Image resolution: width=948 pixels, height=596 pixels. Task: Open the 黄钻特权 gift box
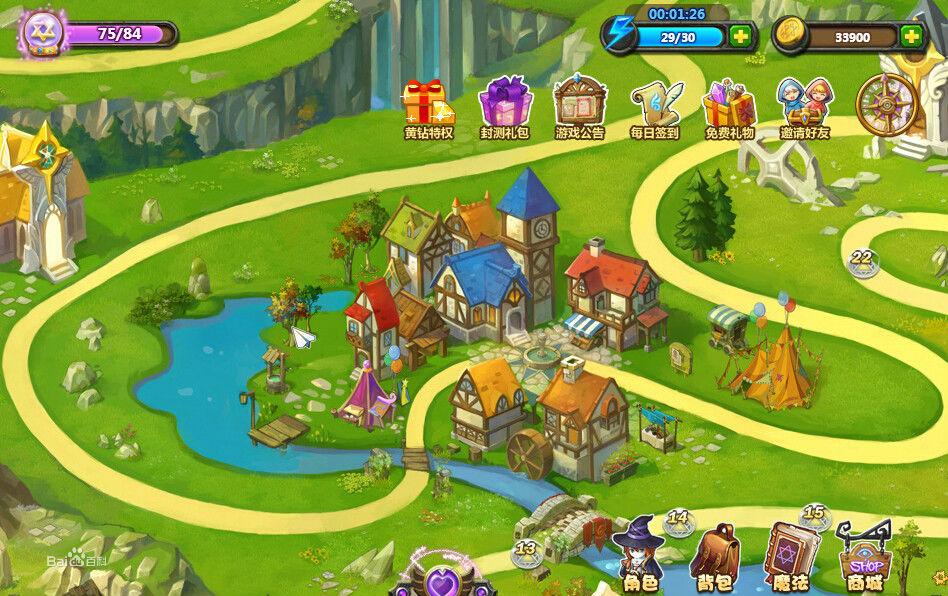(x=428, y=104)
